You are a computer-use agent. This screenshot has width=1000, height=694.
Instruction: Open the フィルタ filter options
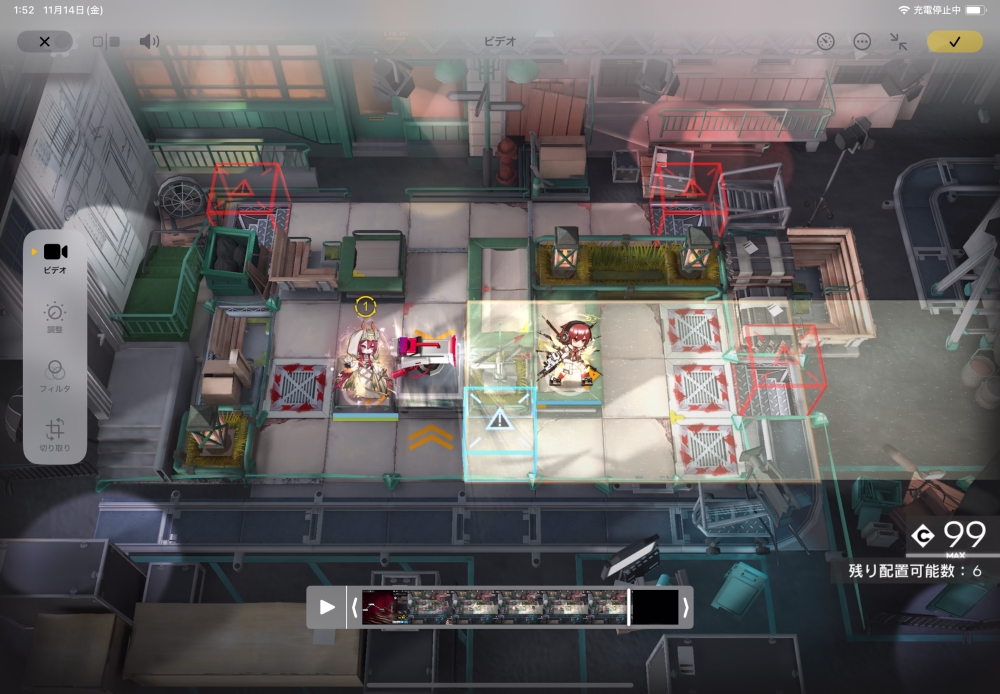point(55,375)
